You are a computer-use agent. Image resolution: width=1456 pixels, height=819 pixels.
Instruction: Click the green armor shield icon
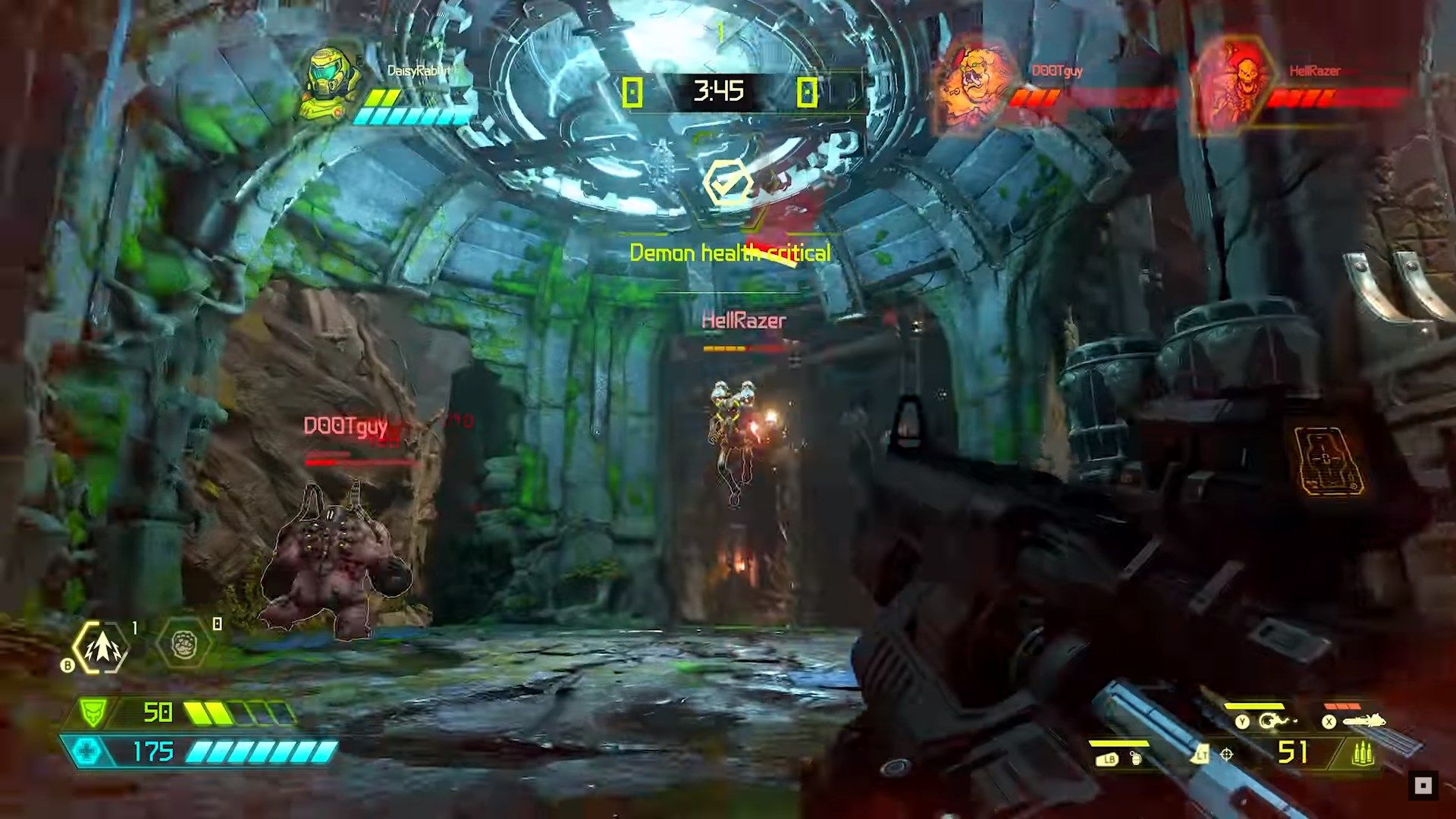point(93,712)
